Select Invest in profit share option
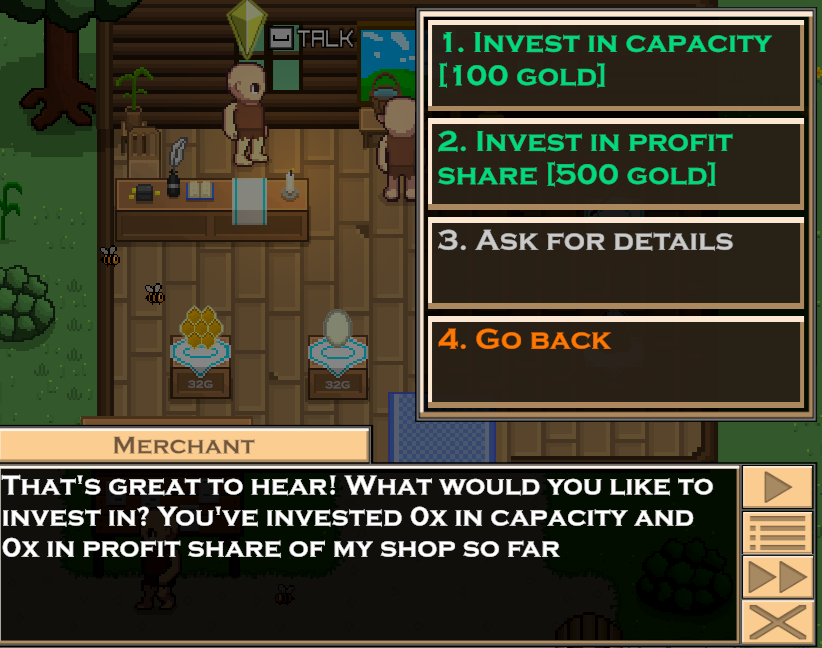The height and width of the screenshot is (648, 822). [x=616, y=162]
